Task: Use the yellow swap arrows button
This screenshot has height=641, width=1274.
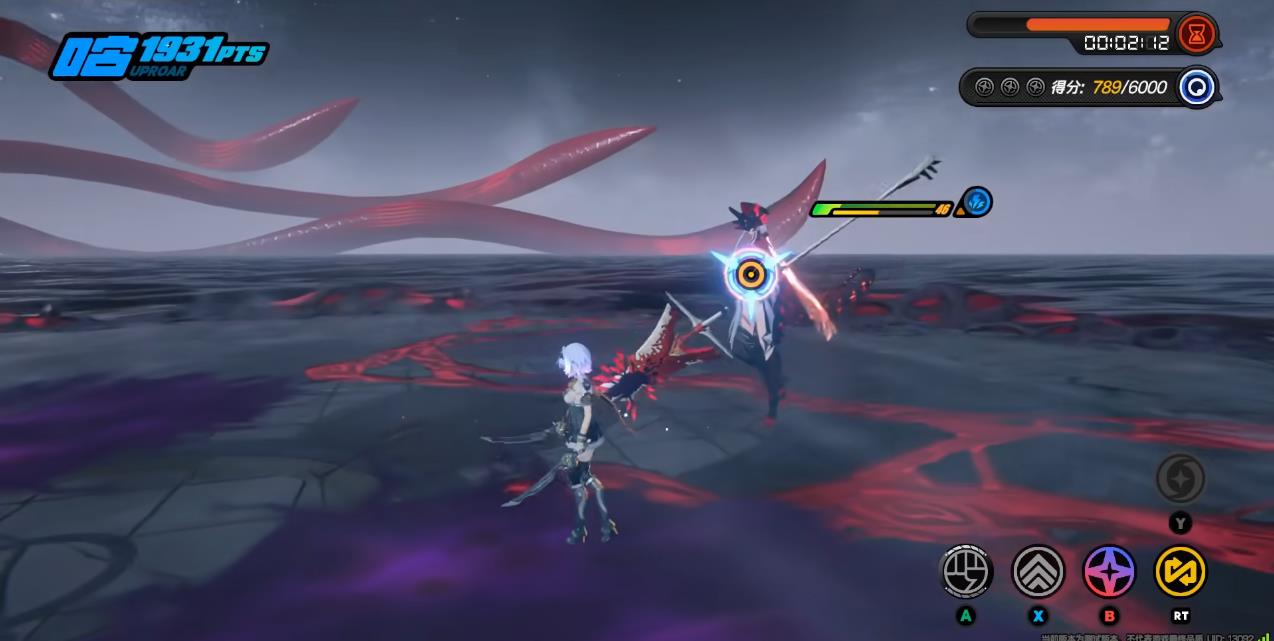Action: coord(1180,572)
